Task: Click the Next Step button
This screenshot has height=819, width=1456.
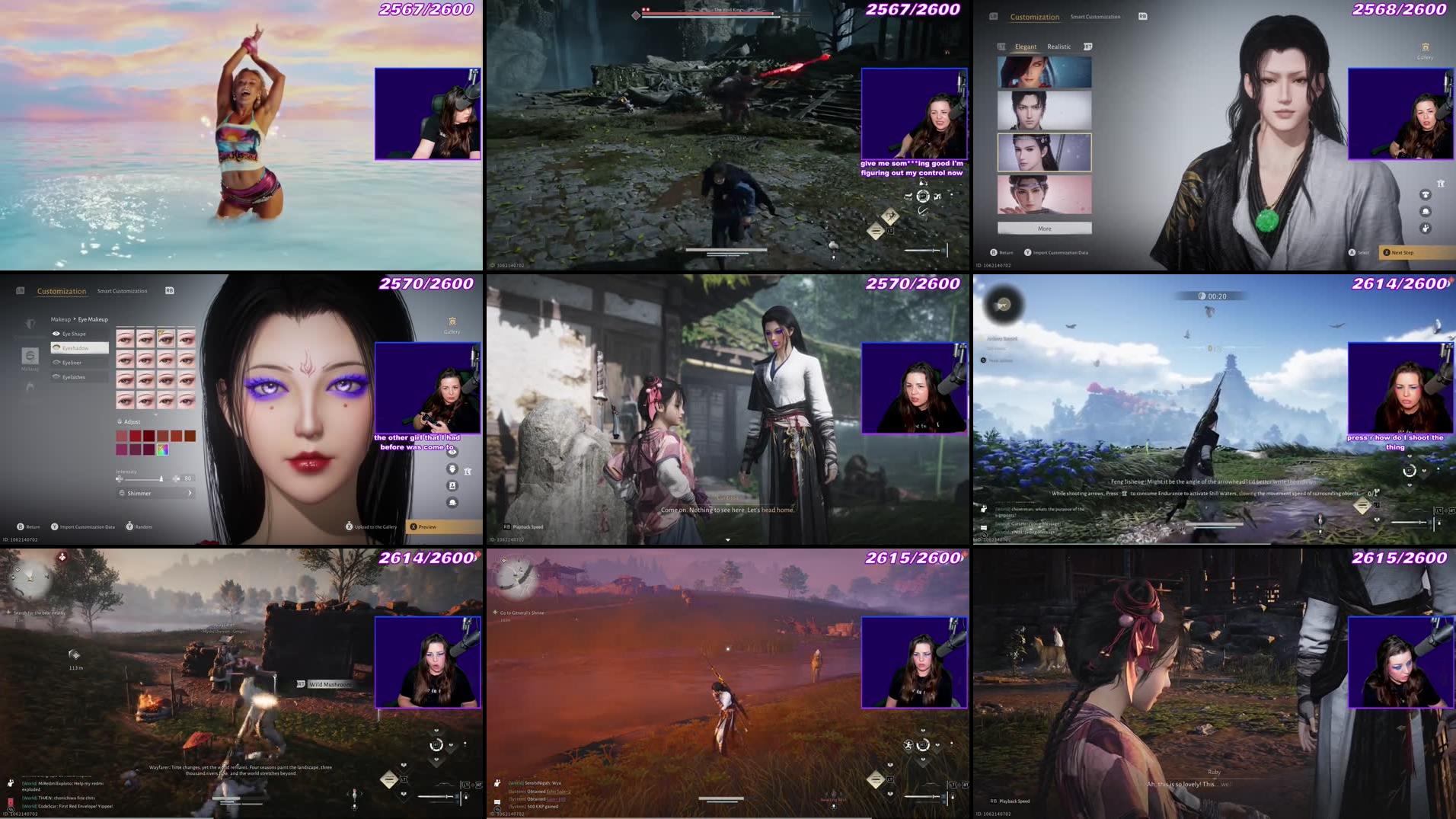Action: (x=1403, y=253)
